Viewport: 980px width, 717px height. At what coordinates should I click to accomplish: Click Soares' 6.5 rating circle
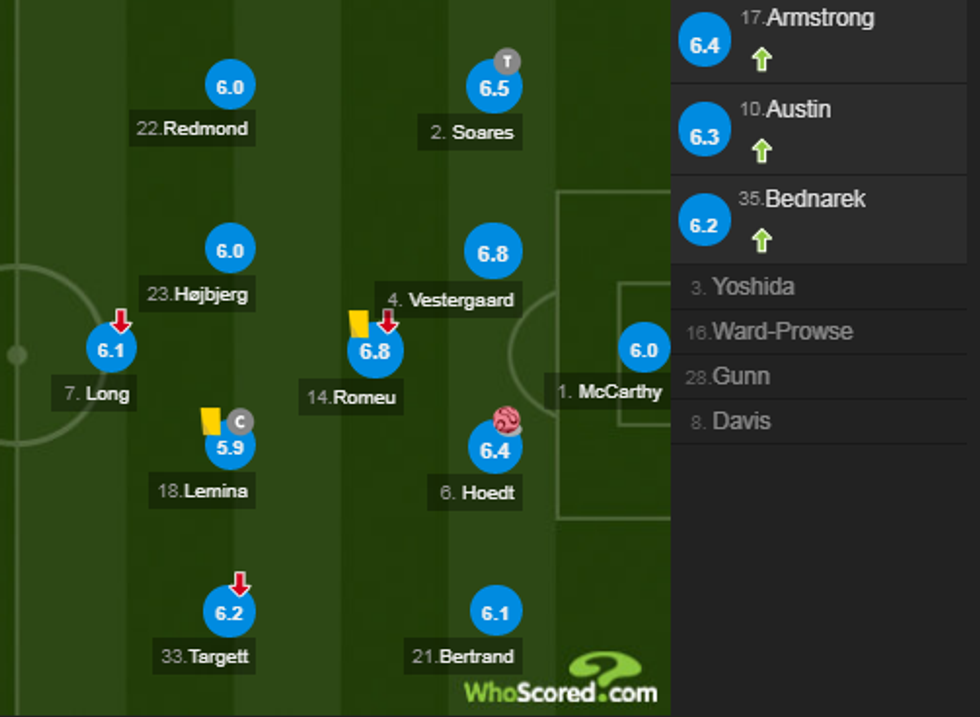pyautogui.click(x=494, y=88)
